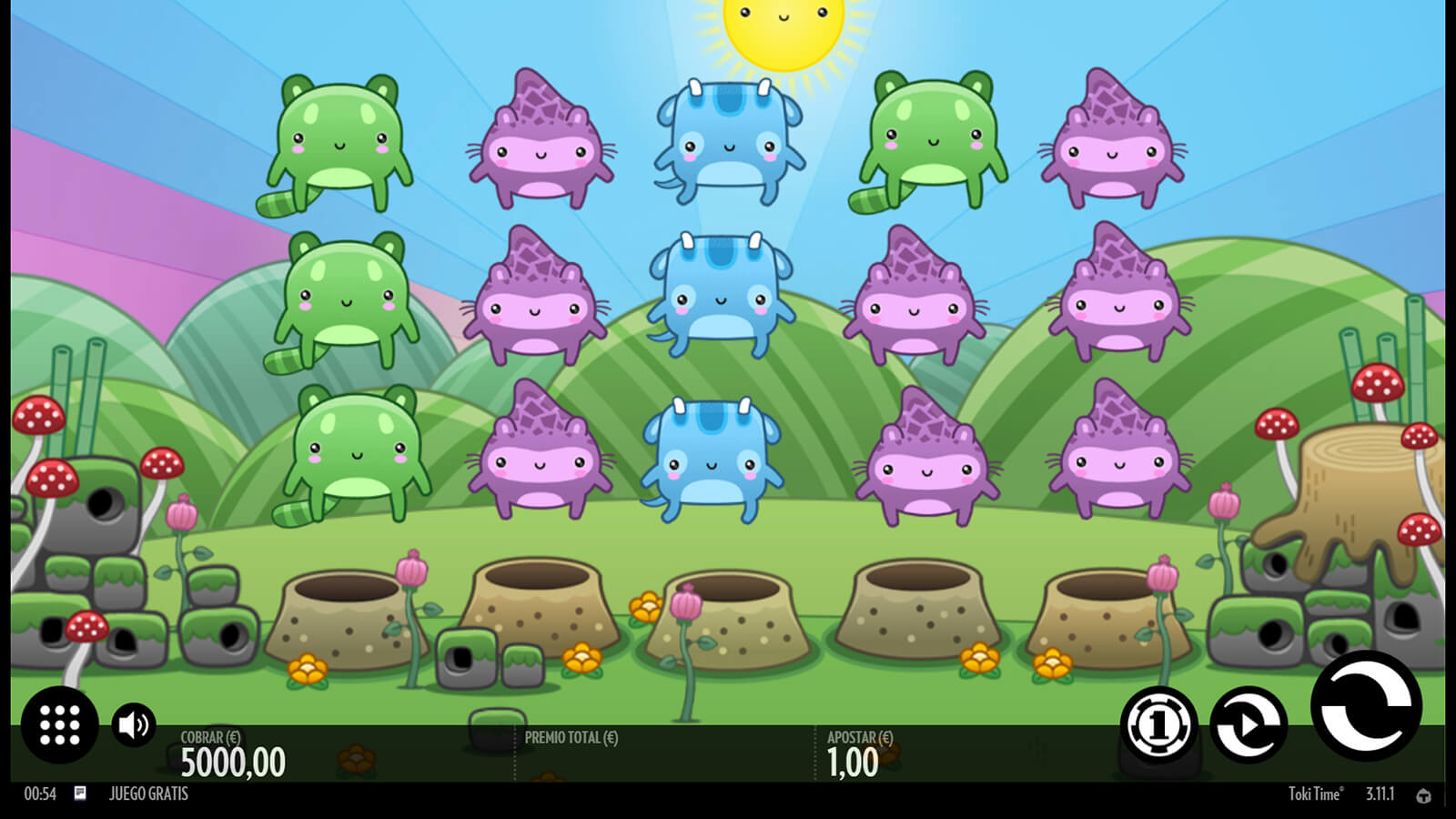
Task: Open the nine-dot game menu
Action: click(60, 725)
